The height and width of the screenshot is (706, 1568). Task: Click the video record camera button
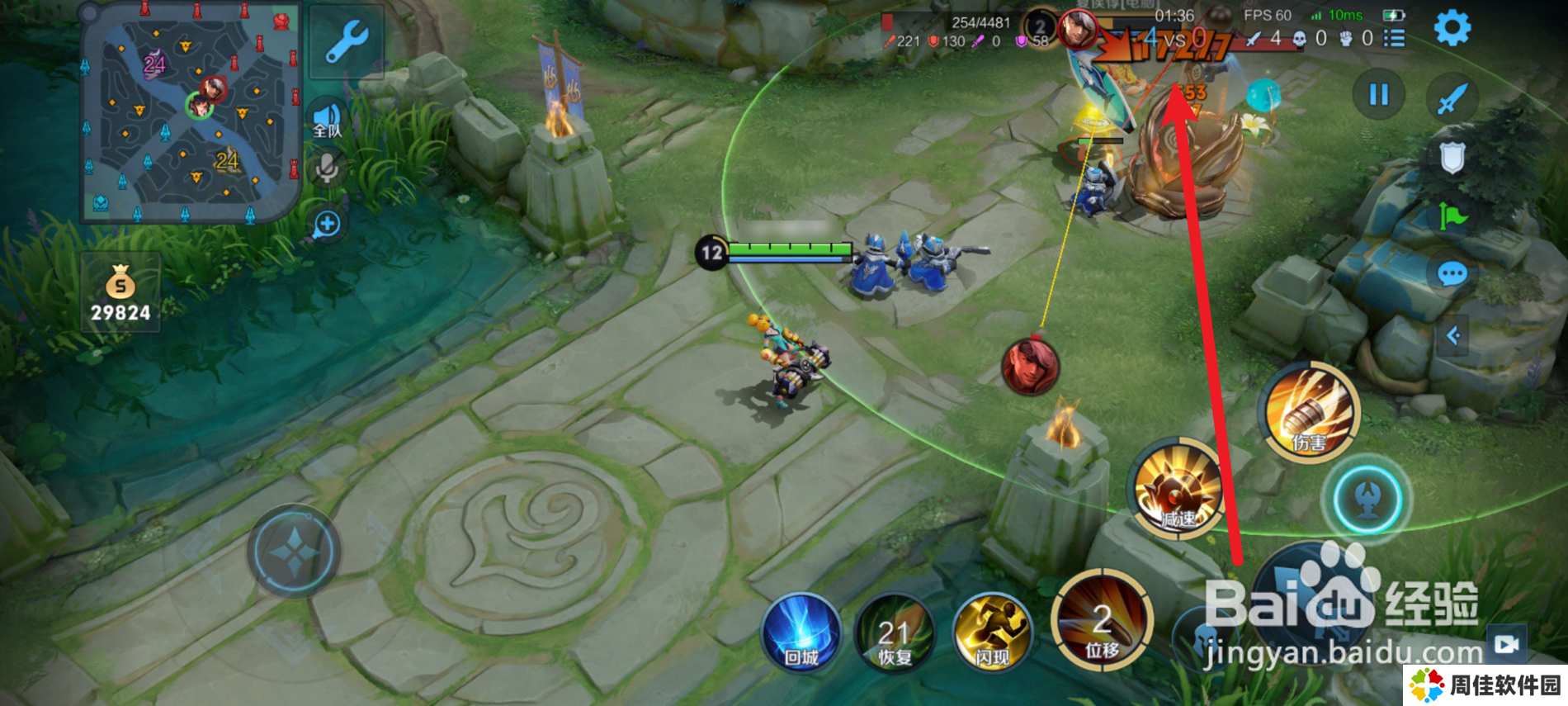point(1506,644)
